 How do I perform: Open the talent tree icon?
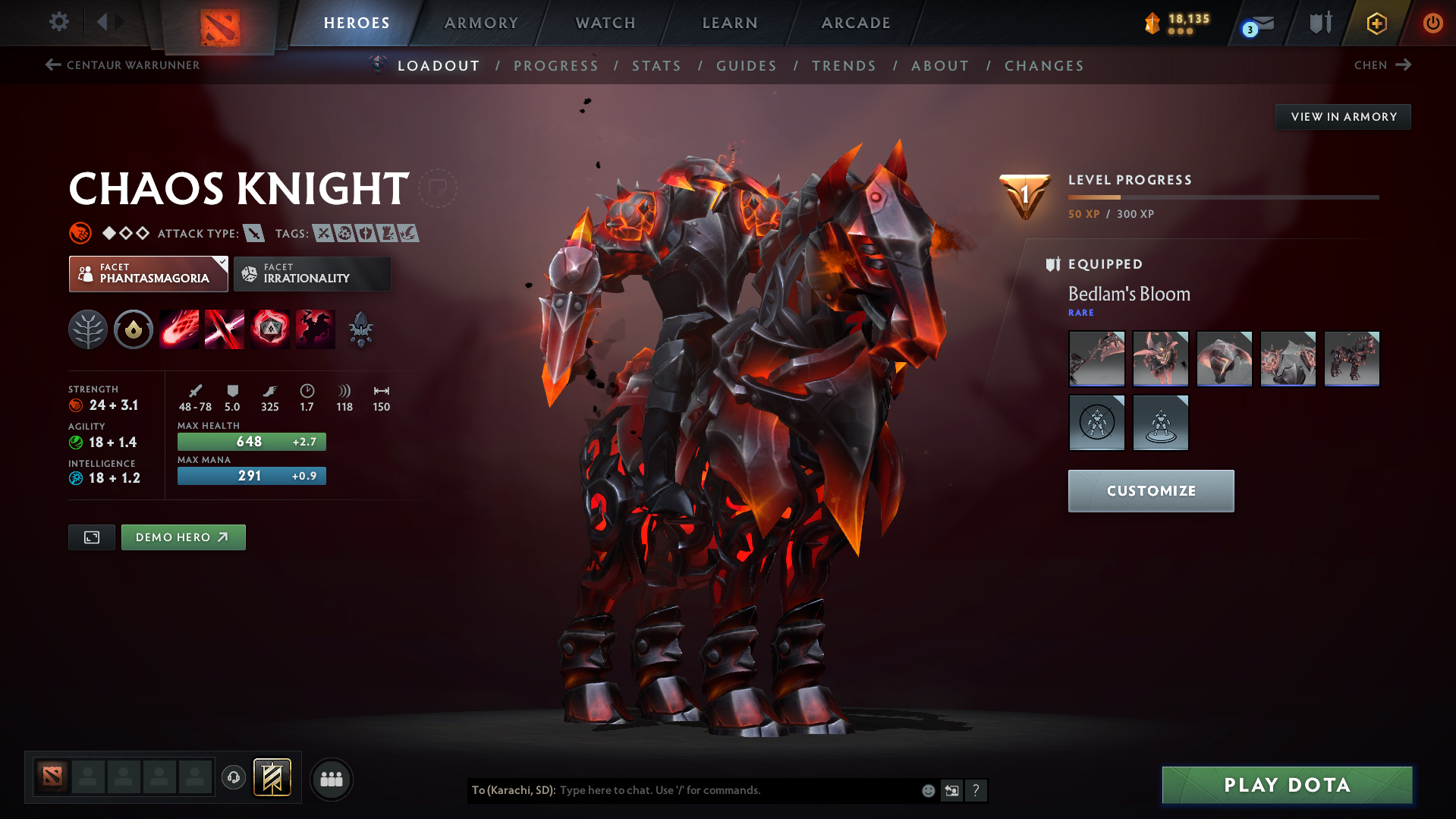[87, 329]
